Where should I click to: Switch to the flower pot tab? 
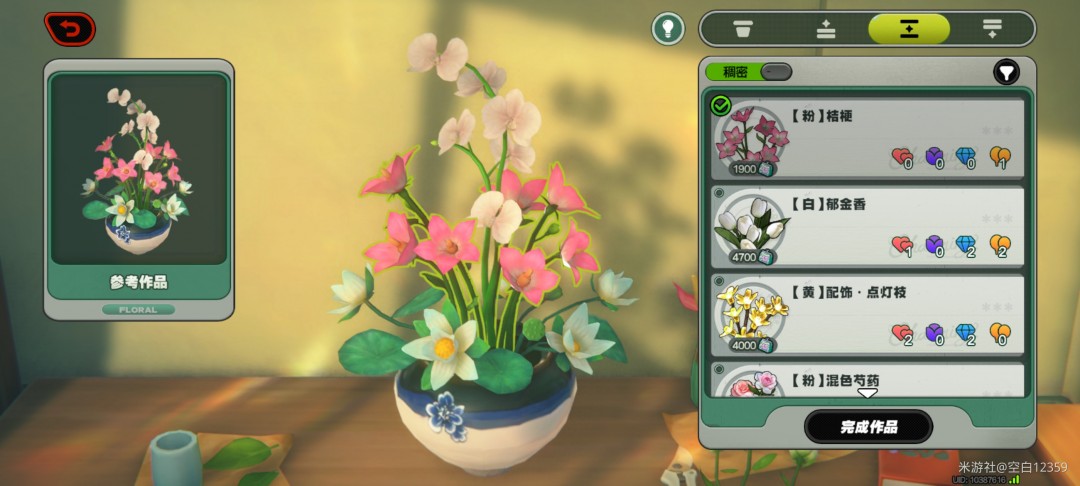click(742, 28)
